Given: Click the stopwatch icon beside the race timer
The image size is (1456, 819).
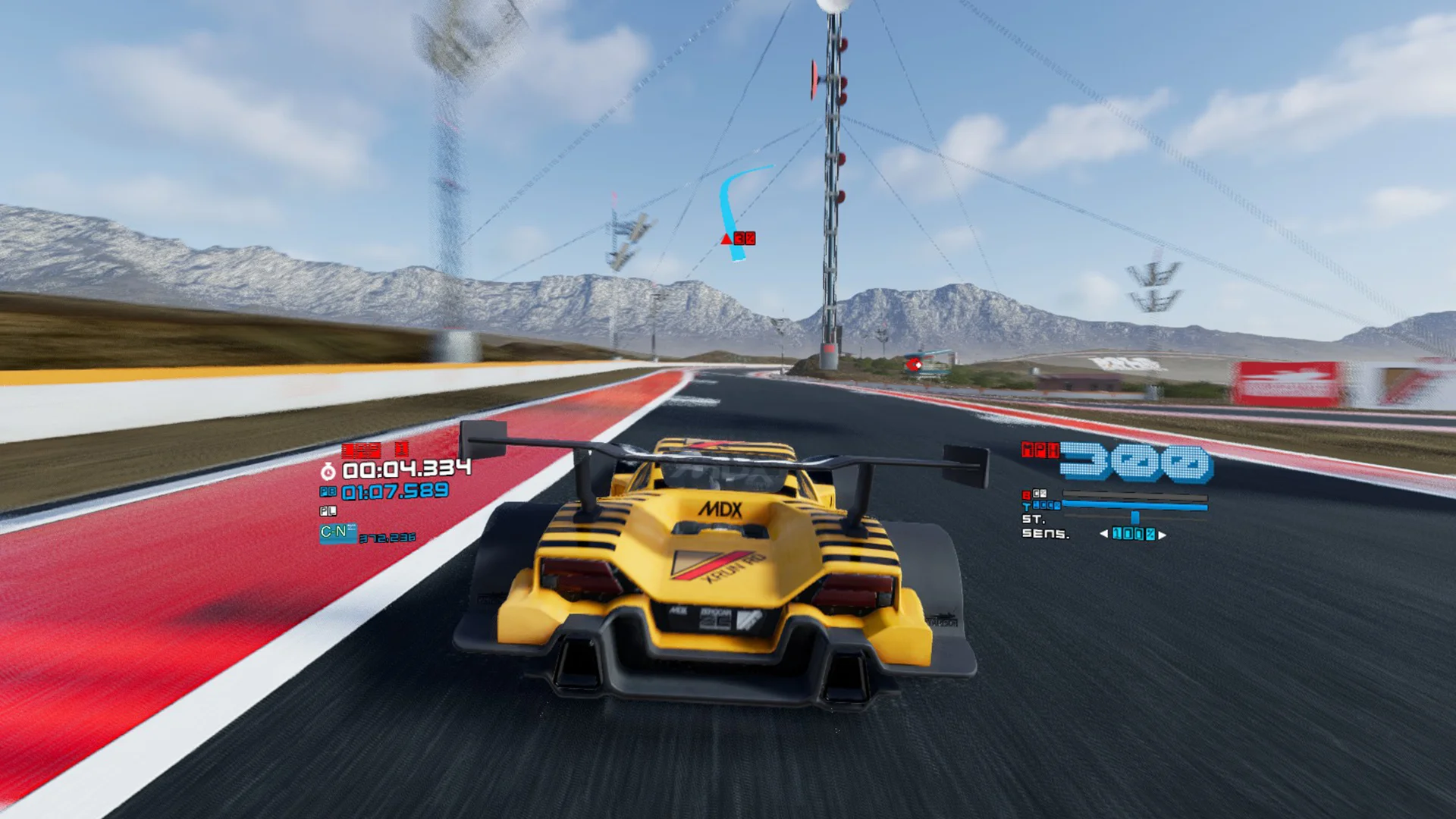Looking at the screenshot, I should (x=328, y=470).
